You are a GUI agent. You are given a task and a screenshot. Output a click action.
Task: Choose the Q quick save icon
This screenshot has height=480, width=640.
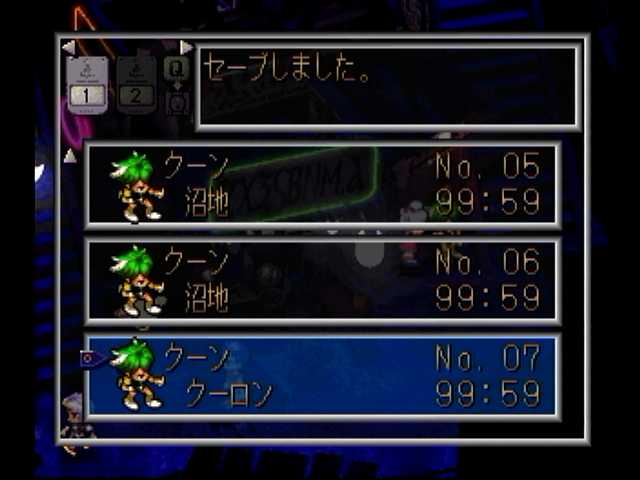[176, 68]
